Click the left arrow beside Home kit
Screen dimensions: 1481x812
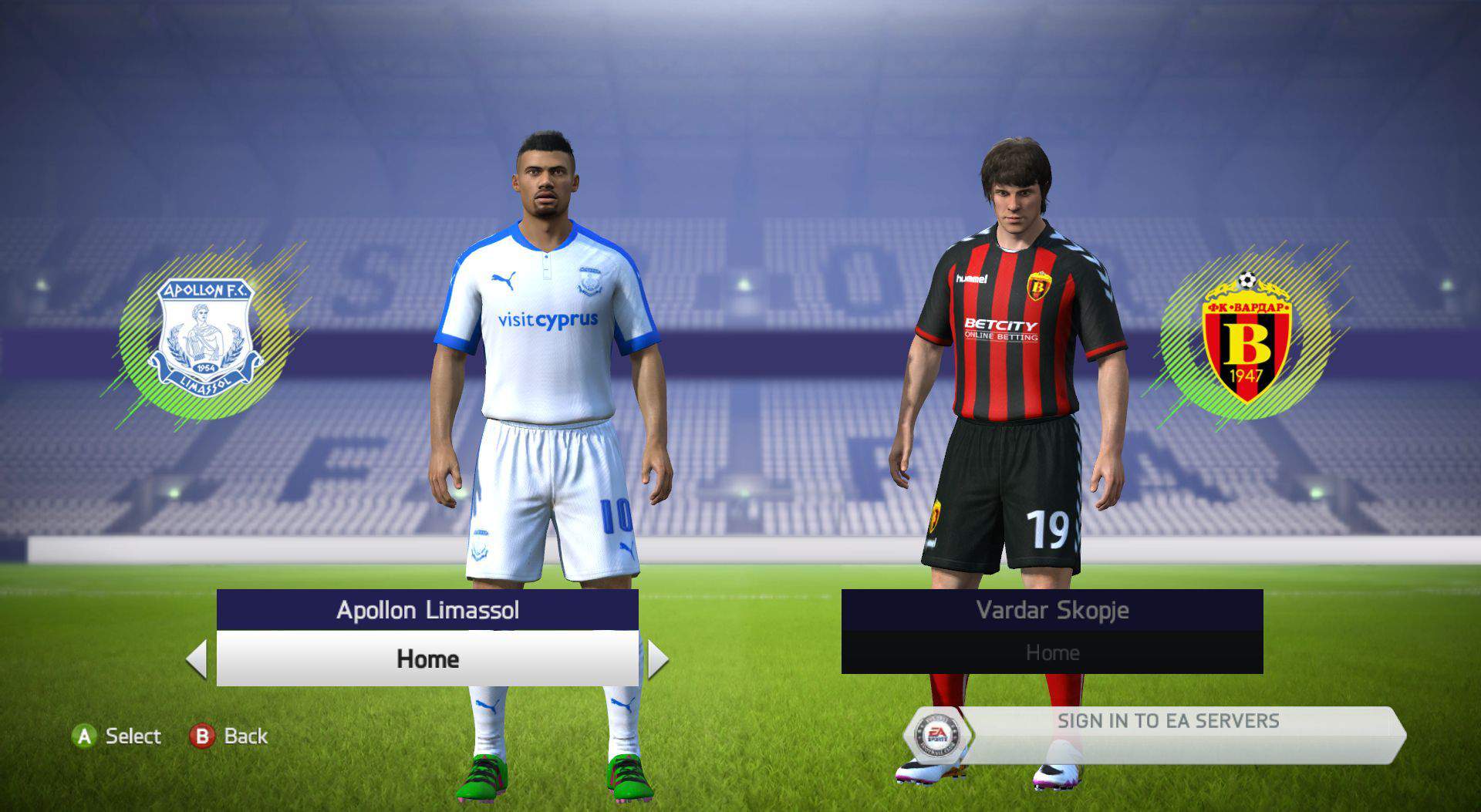coord(197,659)
